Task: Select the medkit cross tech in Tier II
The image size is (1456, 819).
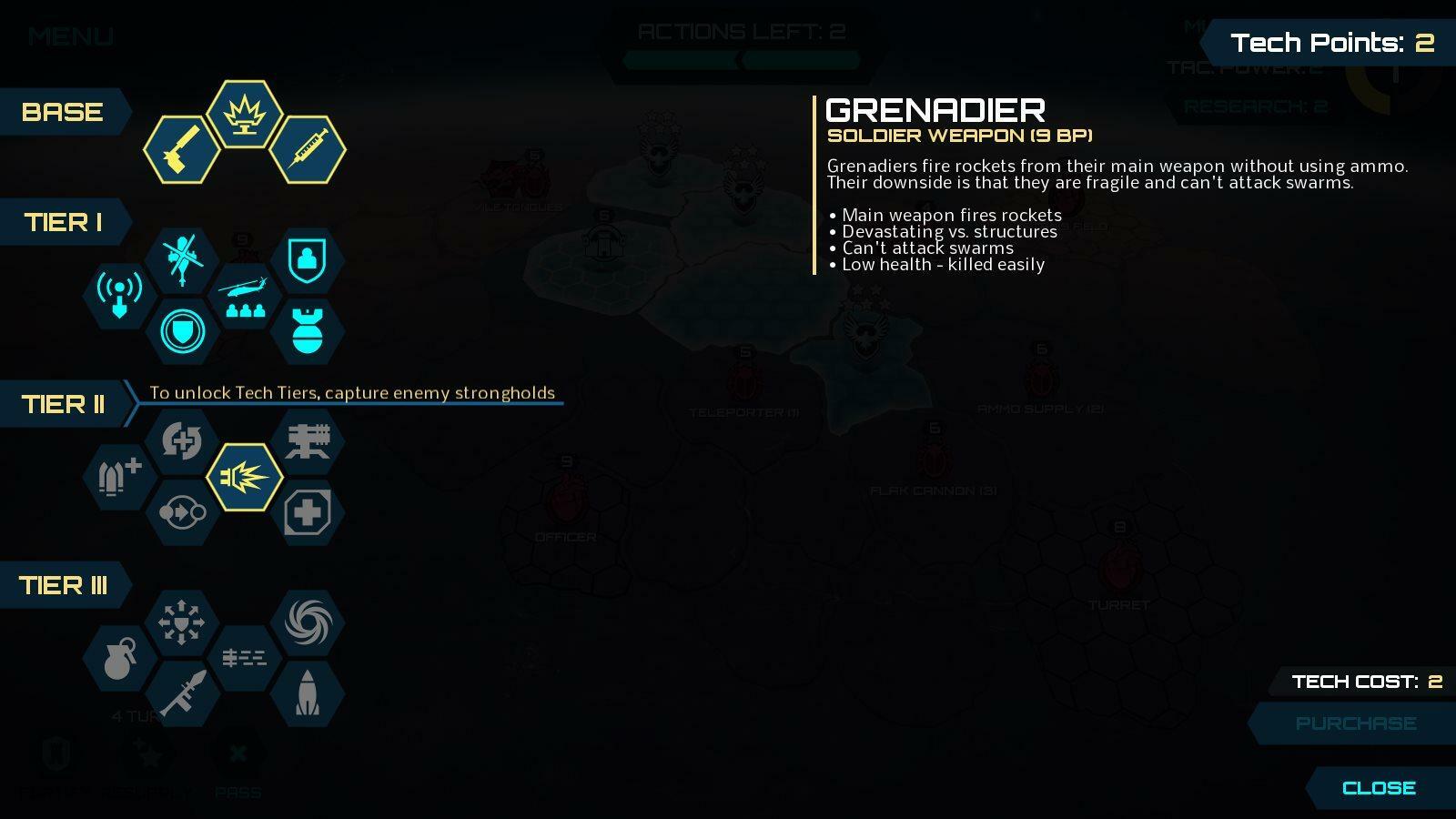Action: click(x=308, y=512)
